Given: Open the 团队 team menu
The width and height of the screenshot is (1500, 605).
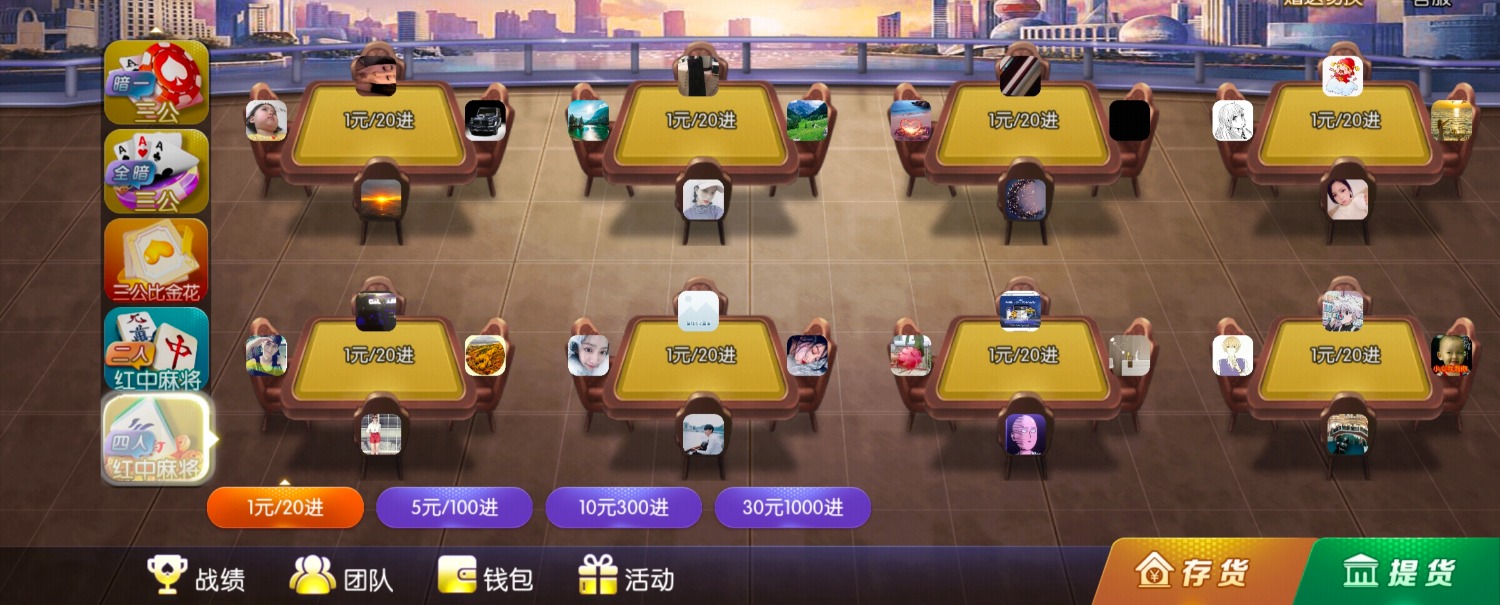Looking at the screenshot, I should pos(341,577).
